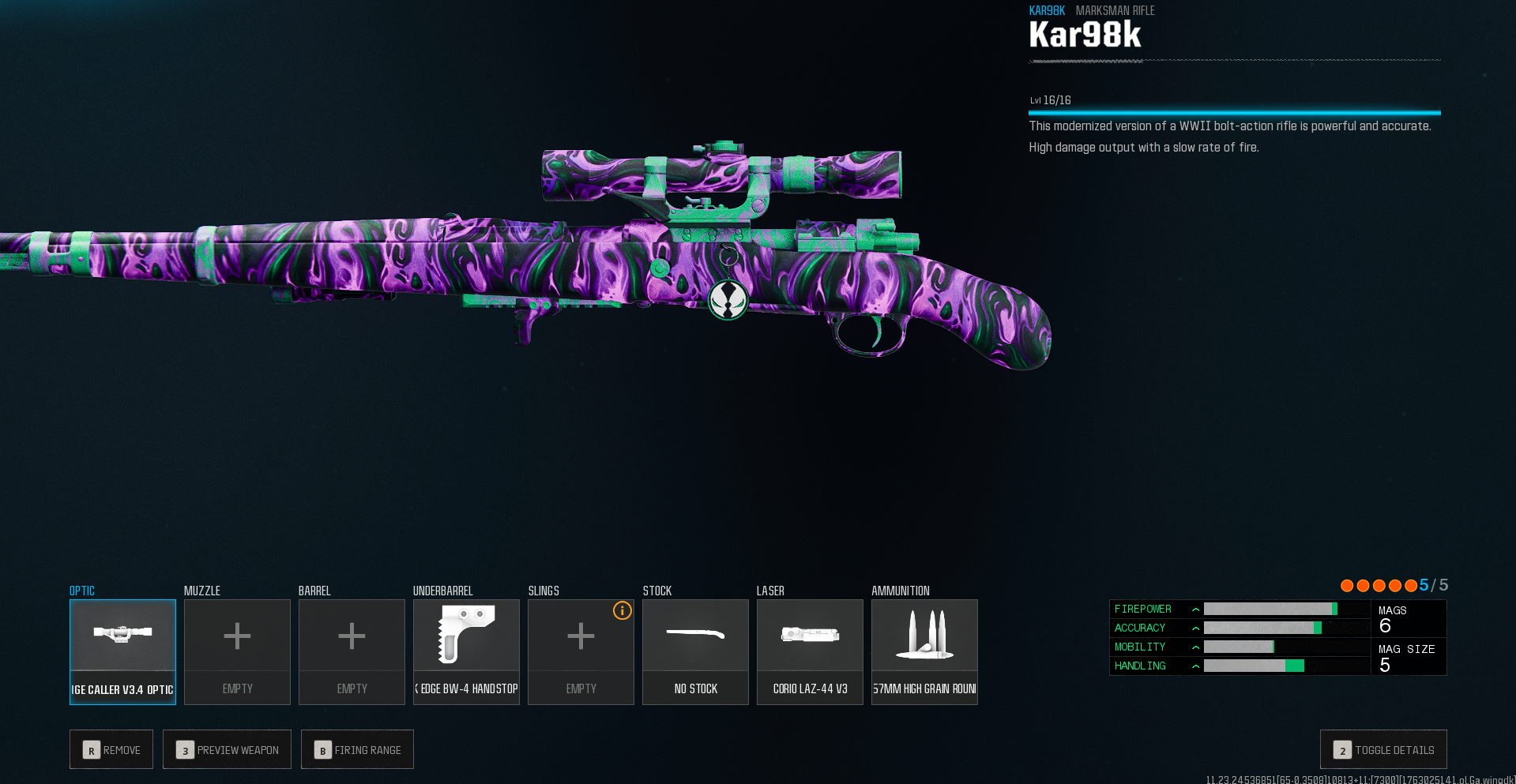Viewport: 1516px width, 784px height.
Task: Collapse the Firepower stat row
Action: (1194, 609)
